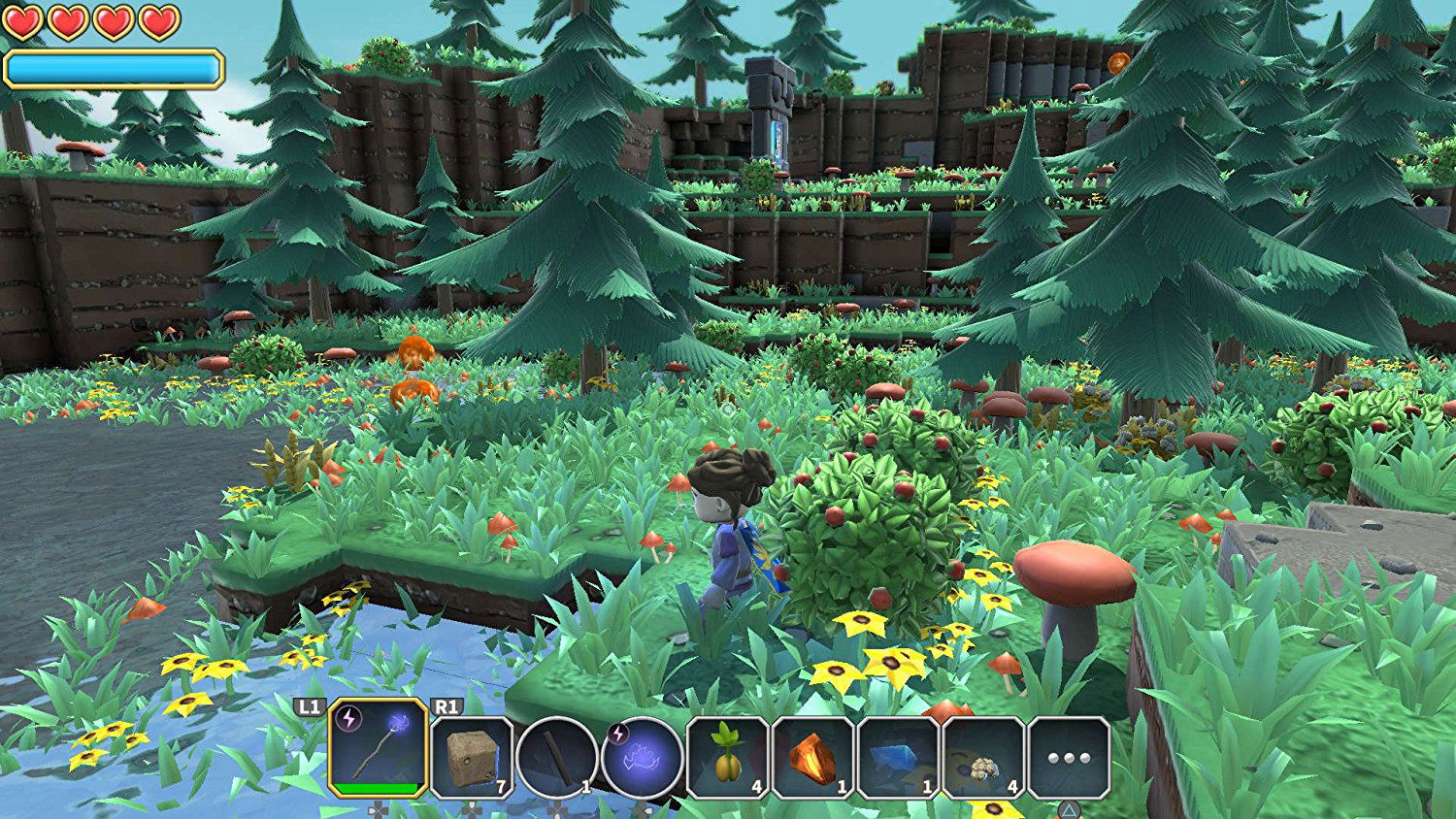Select the pale ore cluster slot
The width and height of the screenshot is (1456, 819).
pyautogui.click(x=983, y=757)
